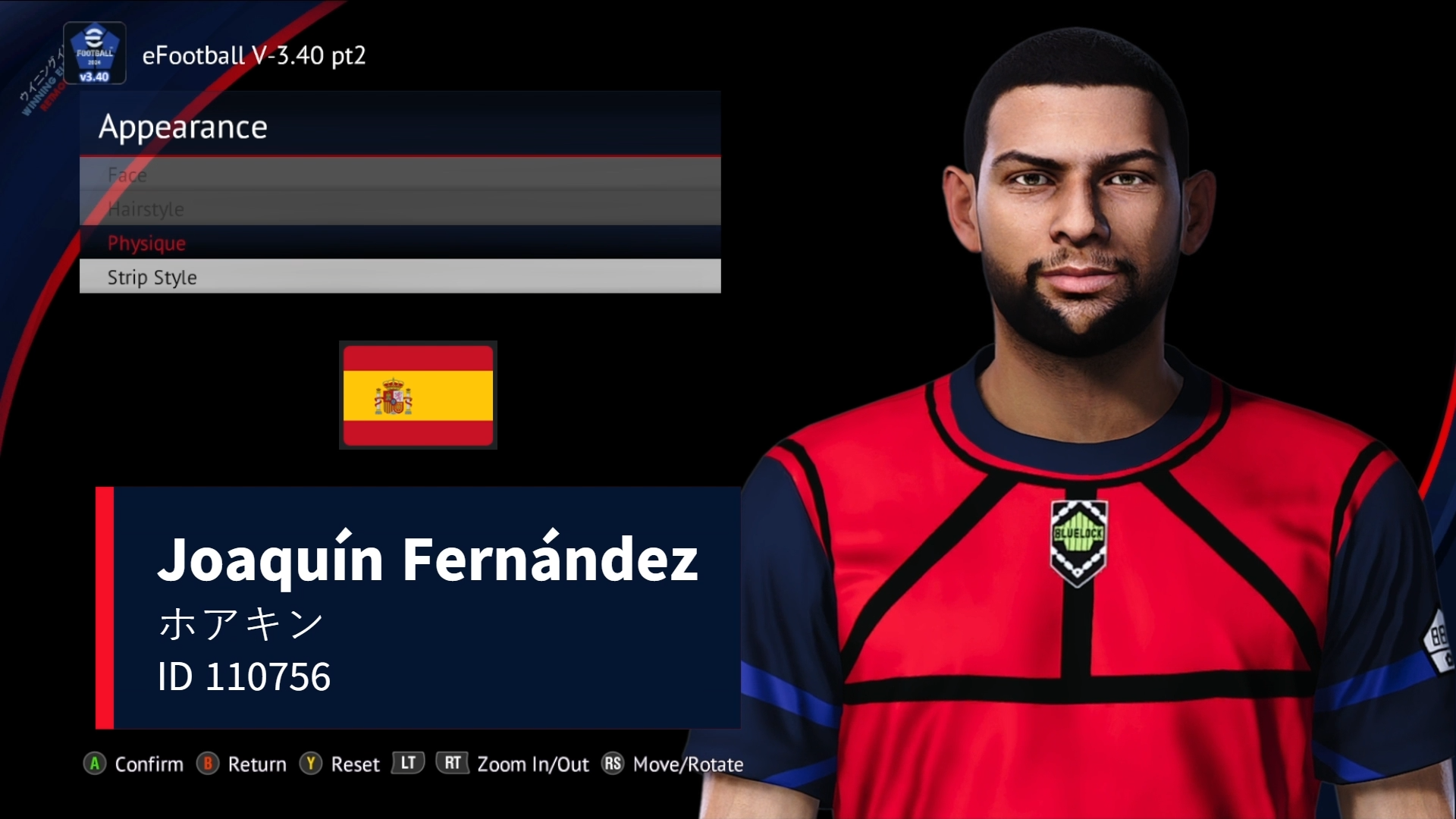Click the Confirm label text
1456x819 pixels.
[x=149, y=764]
